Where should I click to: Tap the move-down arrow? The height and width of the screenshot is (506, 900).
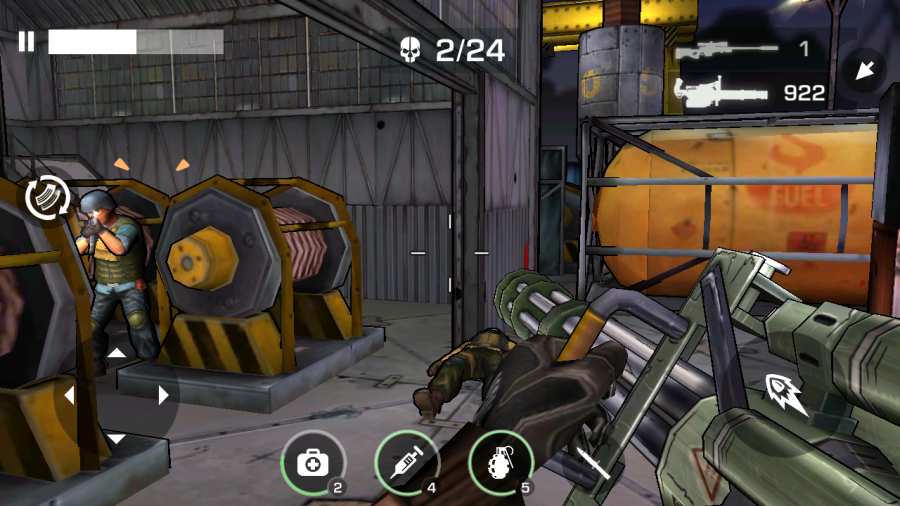tap(117, 439)
